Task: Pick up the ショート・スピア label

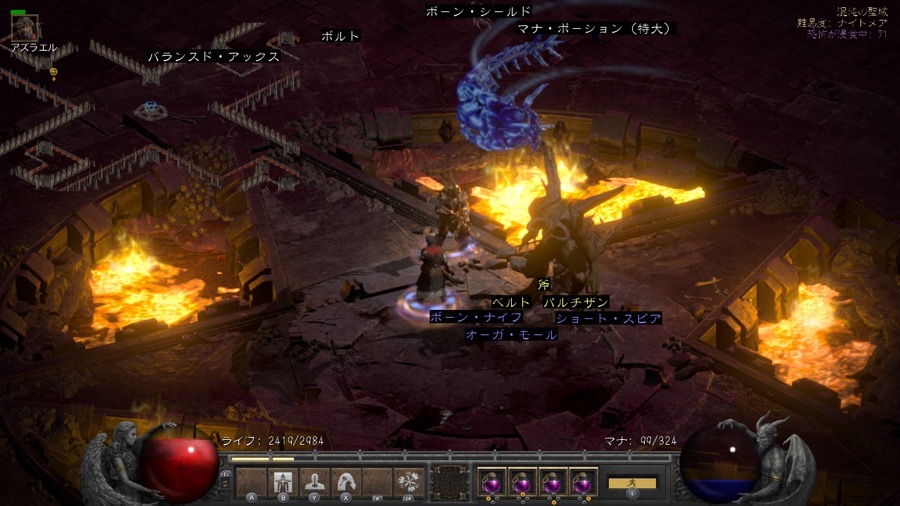Action: 608,318
